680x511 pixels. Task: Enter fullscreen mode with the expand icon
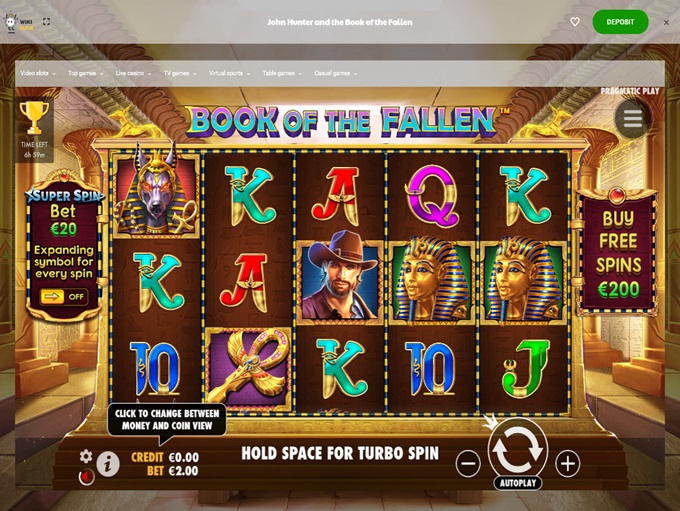tap(47, 22)
